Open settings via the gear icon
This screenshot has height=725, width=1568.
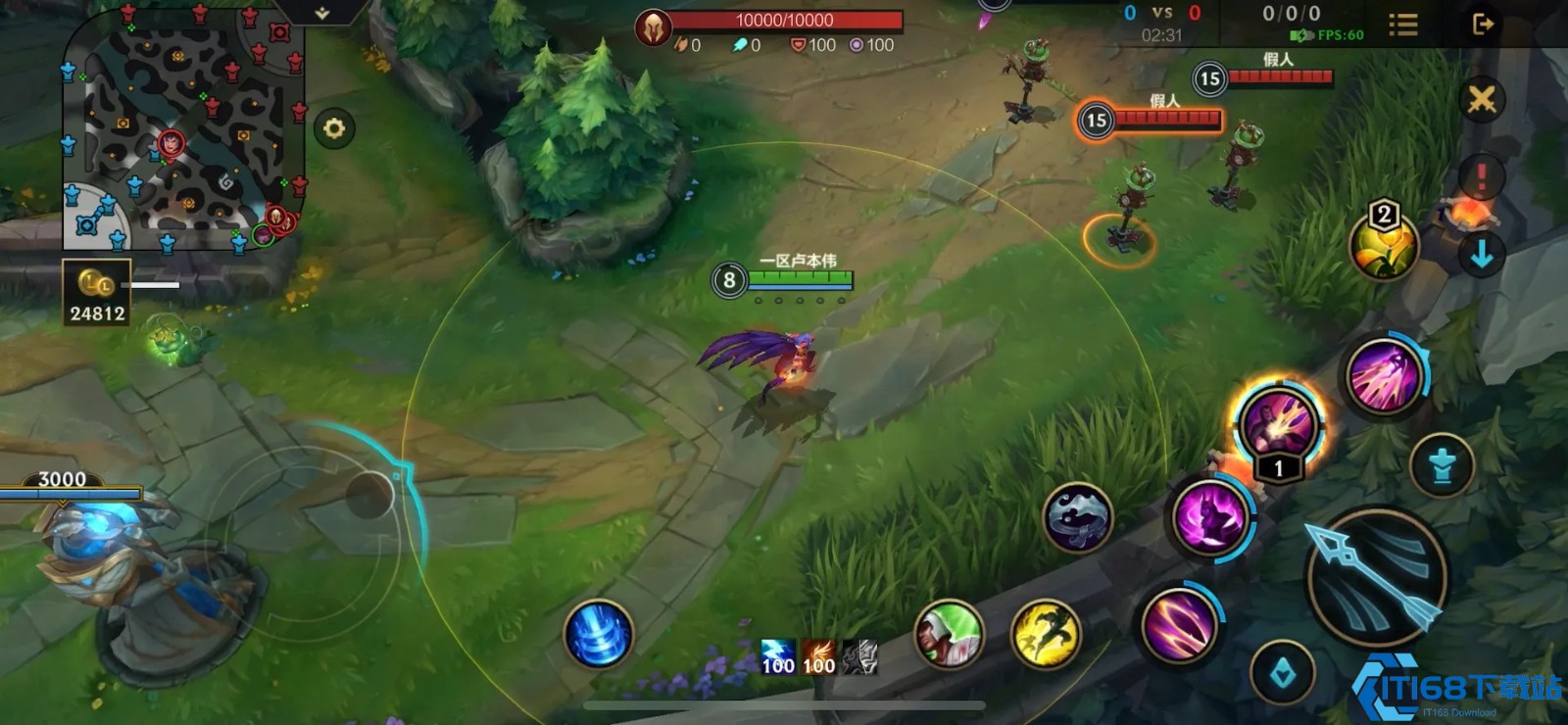click(x=334, y=128)
